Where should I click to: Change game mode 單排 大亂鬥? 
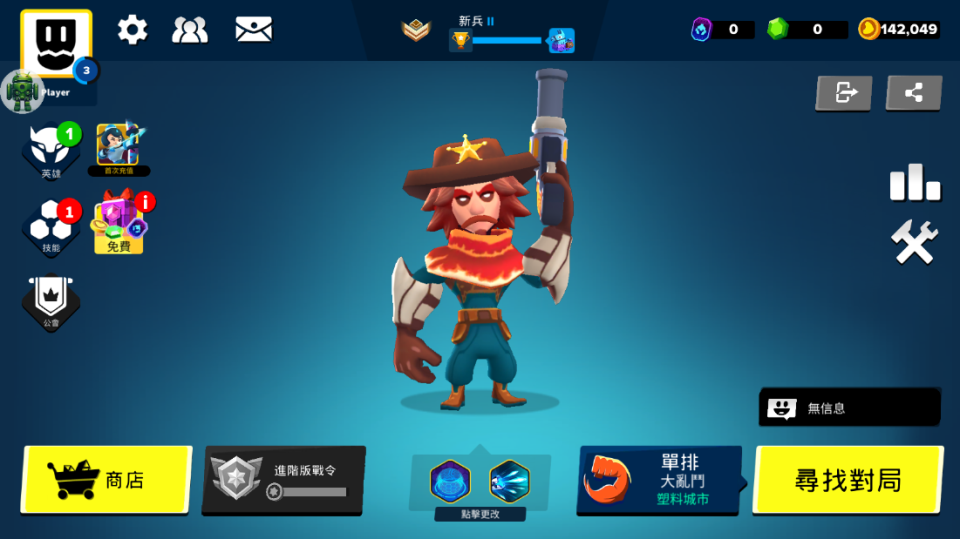point(659,479)
